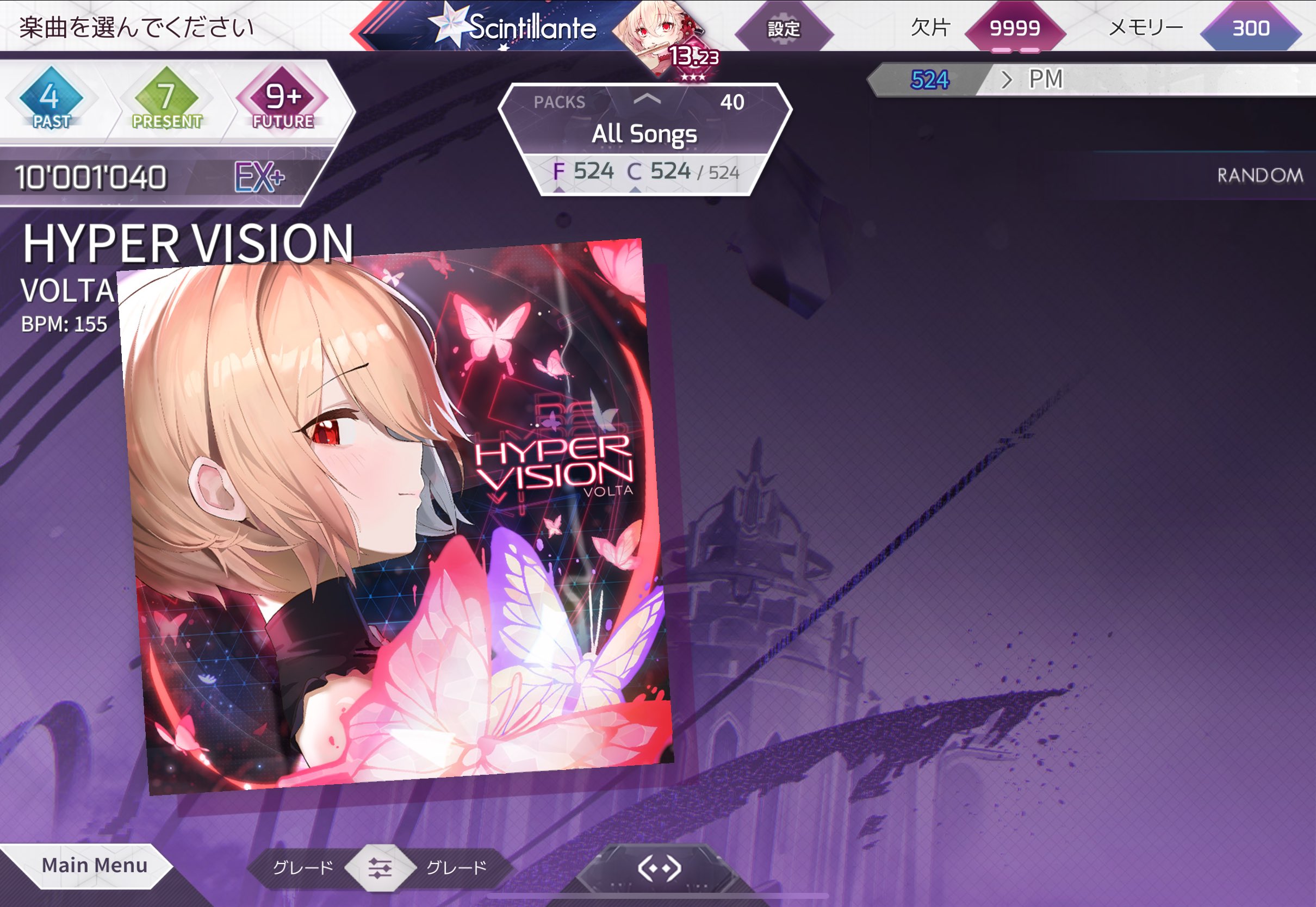Toggle the bottom diamond arrows button

click(659, 868)
